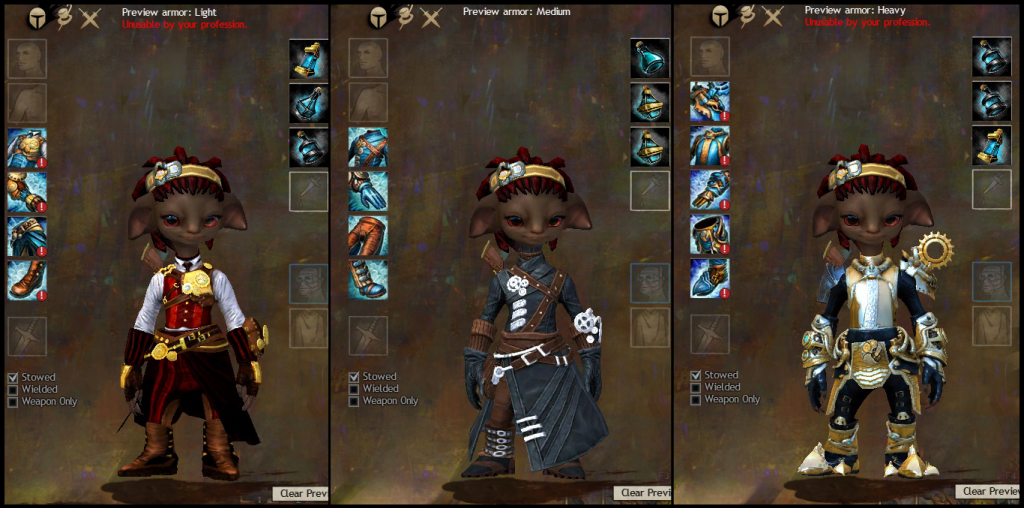This screenshot has width=1024, height=508.
Task: Clear the preview in the Heavy armor panel
Action: [x=989, y=491]
